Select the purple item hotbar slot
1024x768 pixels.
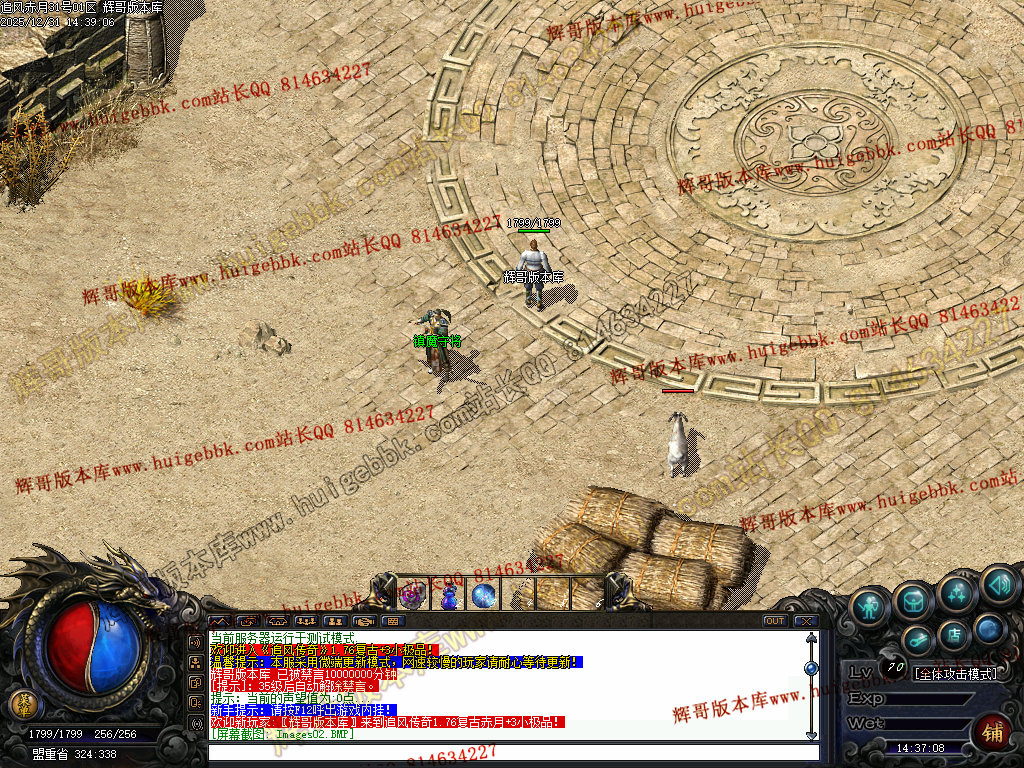click(413, 596)
